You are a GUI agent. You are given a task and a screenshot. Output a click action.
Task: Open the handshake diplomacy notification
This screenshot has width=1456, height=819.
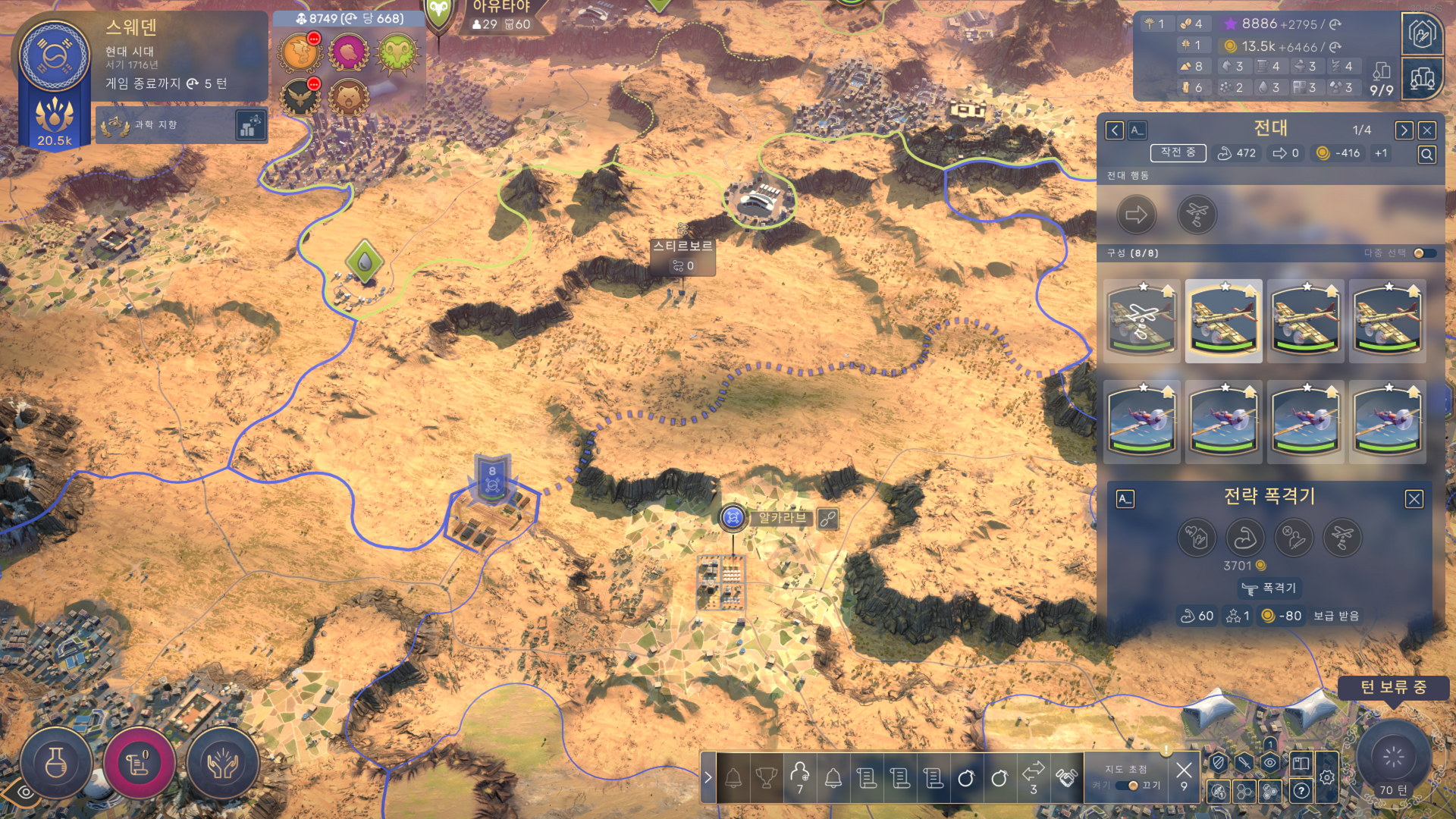click(x=1066, y=778)
